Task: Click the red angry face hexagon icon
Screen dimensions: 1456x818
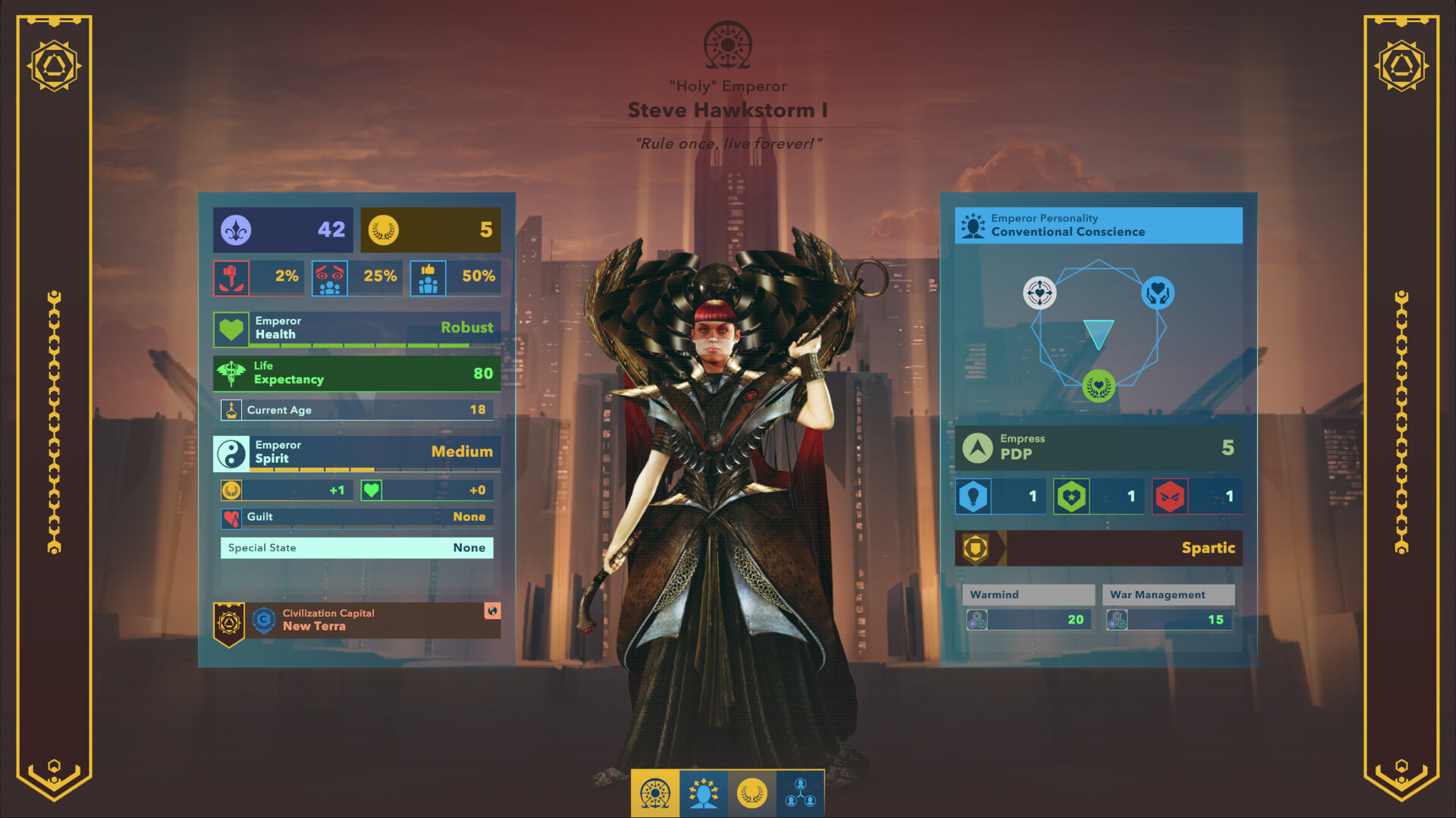Action: 1170,497
